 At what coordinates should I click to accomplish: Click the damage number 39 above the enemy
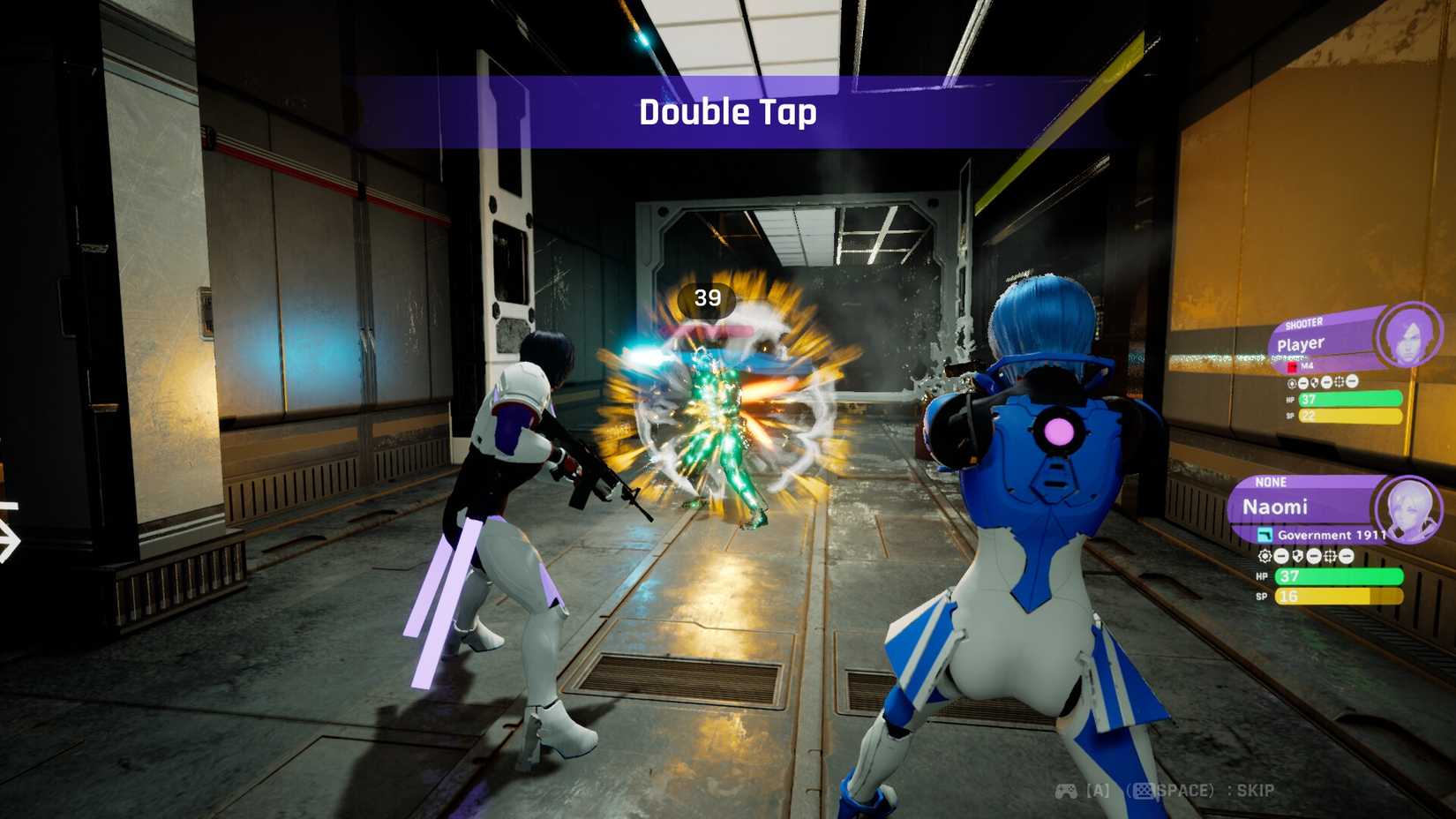(x=706, y=298)
